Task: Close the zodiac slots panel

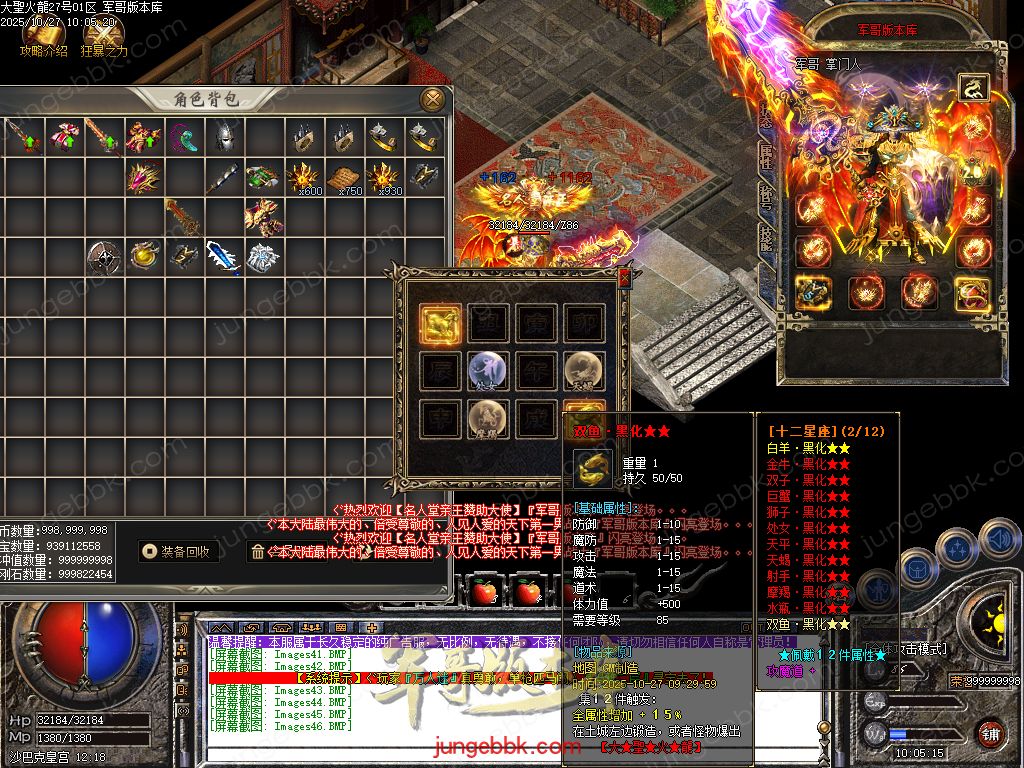Action: tap(625, 276)
